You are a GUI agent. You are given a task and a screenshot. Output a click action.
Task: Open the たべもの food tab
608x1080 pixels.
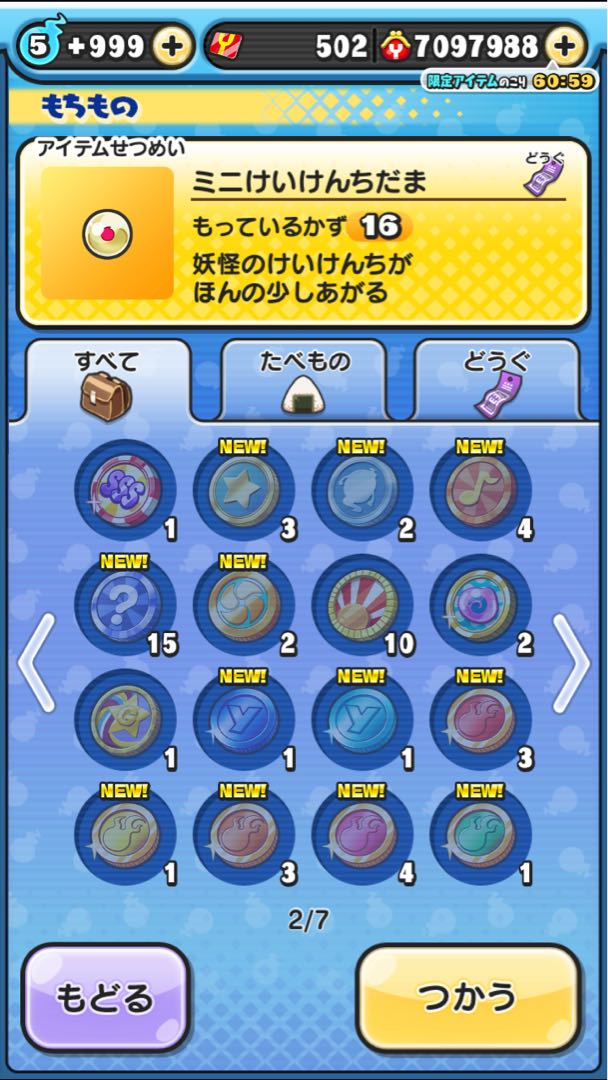304,380
